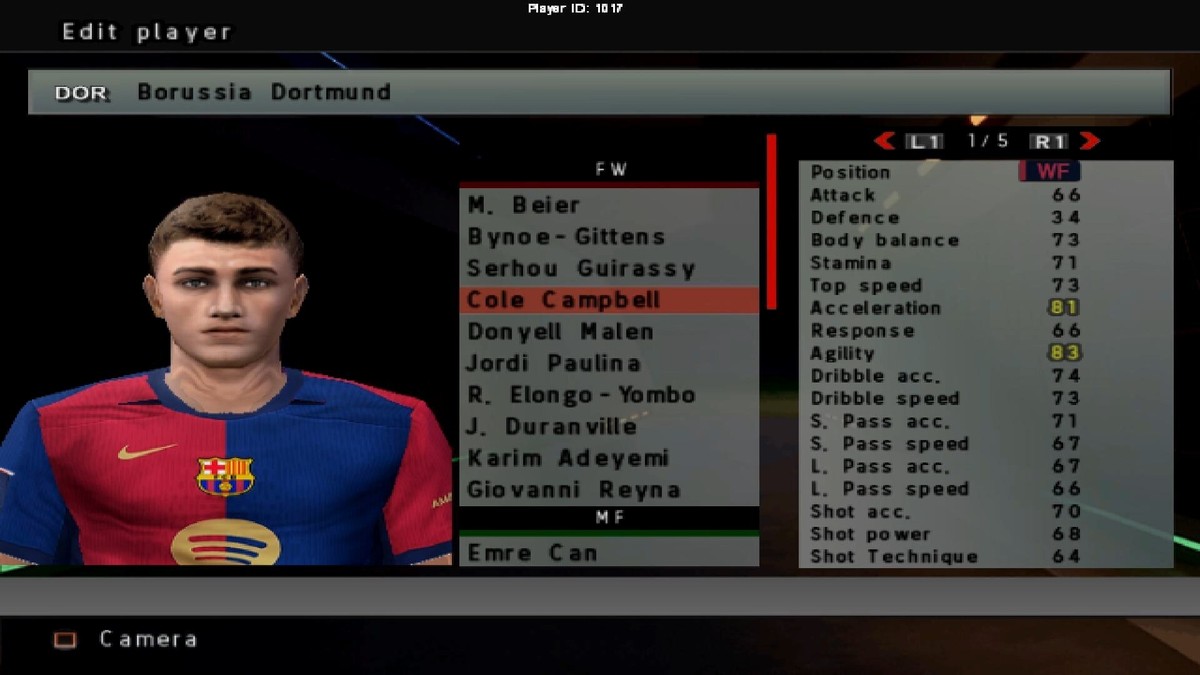Go to the previous stats page arrow
1200x675 pixels.
[x=884, y=141]
